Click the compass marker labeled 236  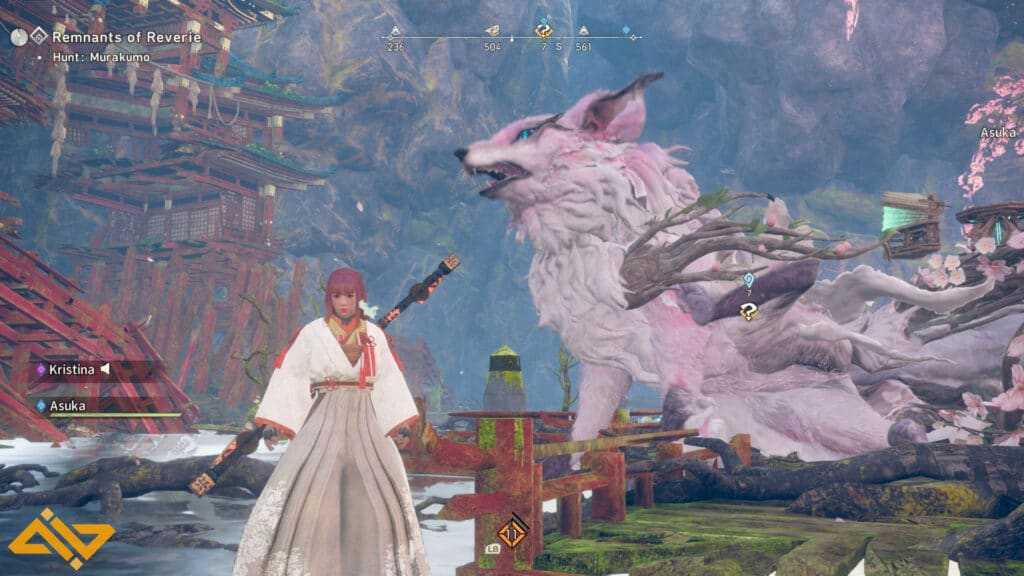395,32
